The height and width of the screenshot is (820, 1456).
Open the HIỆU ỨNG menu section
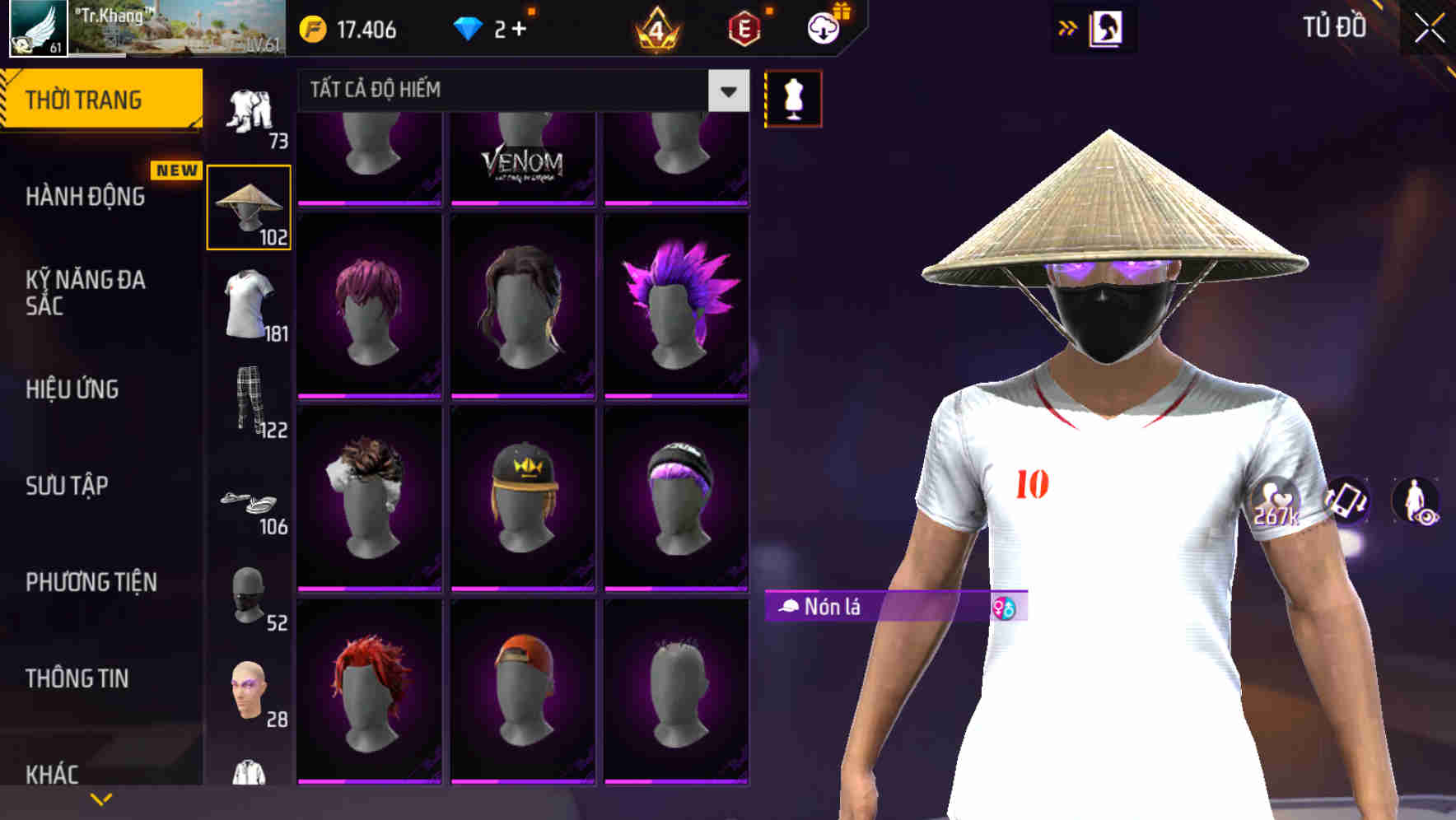tap(72, 389)
